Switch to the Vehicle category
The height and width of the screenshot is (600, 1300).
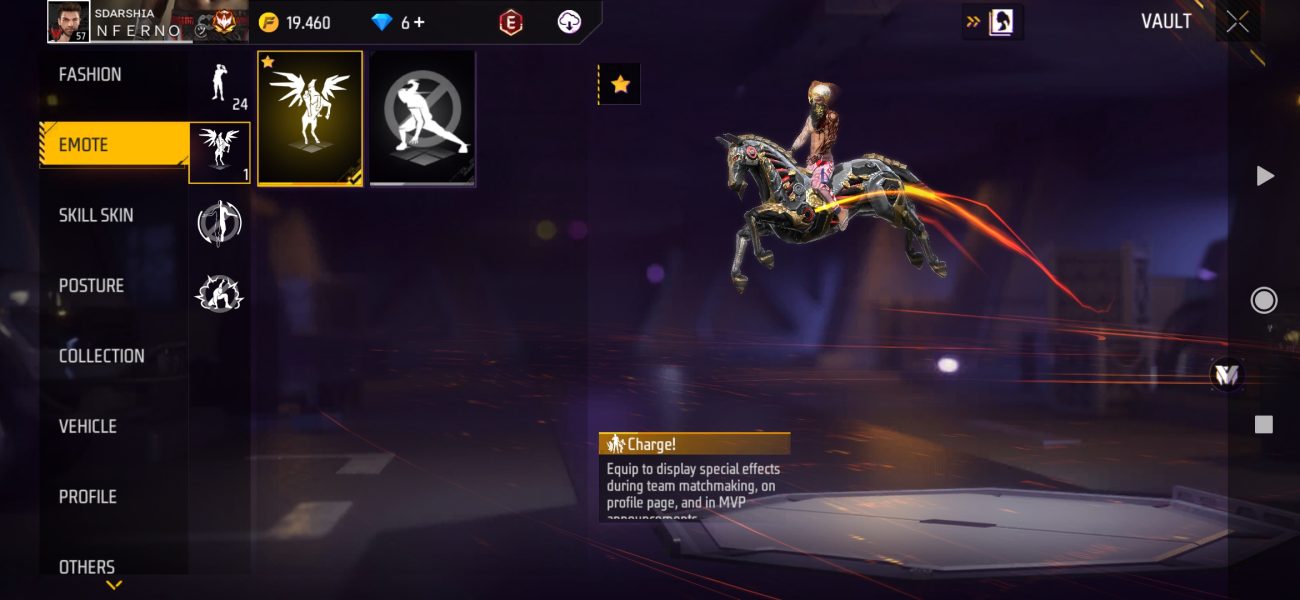click(x=88, y=427)
